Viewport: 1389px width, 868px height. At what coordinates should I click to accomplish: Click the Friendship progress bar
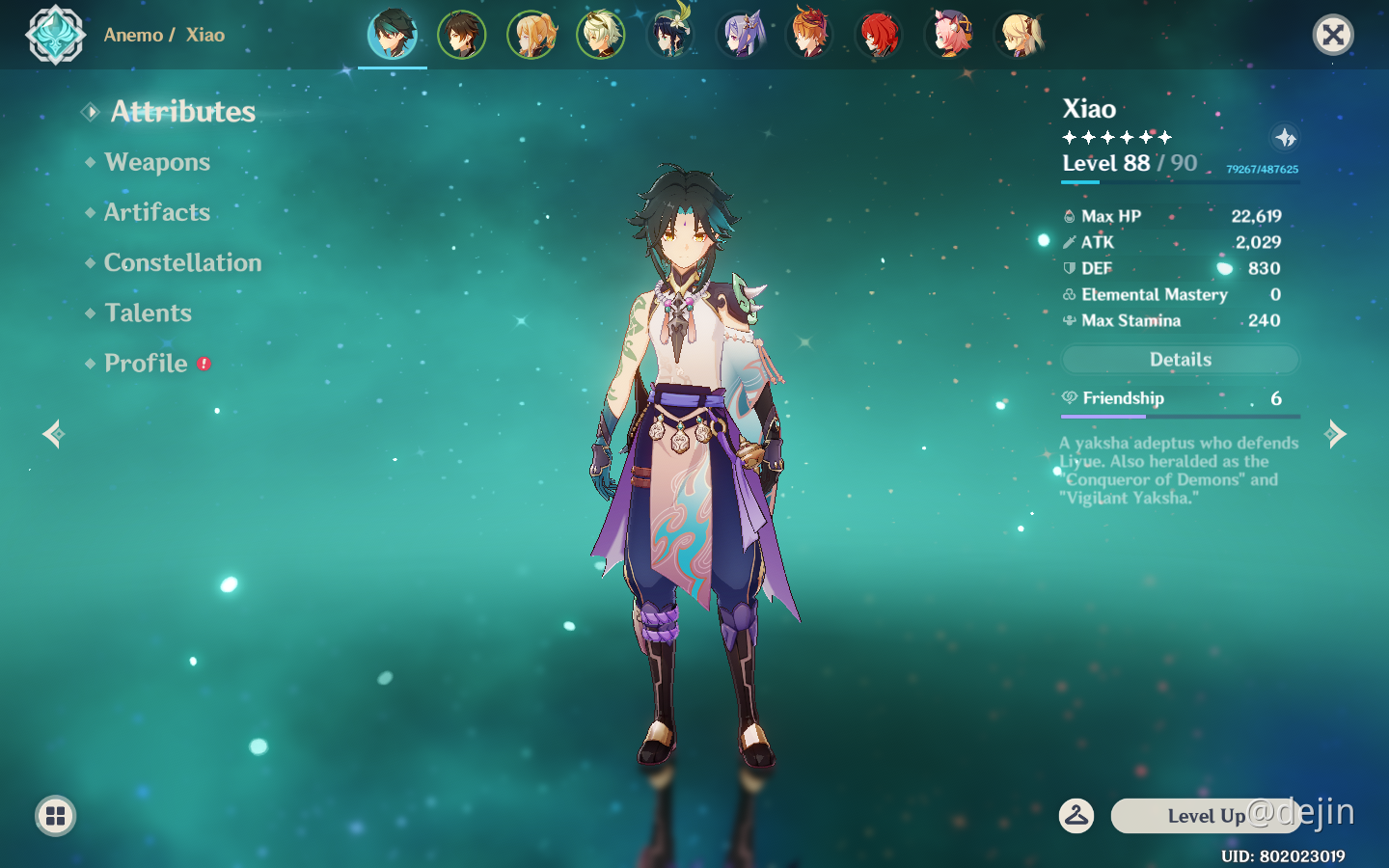1180,415
